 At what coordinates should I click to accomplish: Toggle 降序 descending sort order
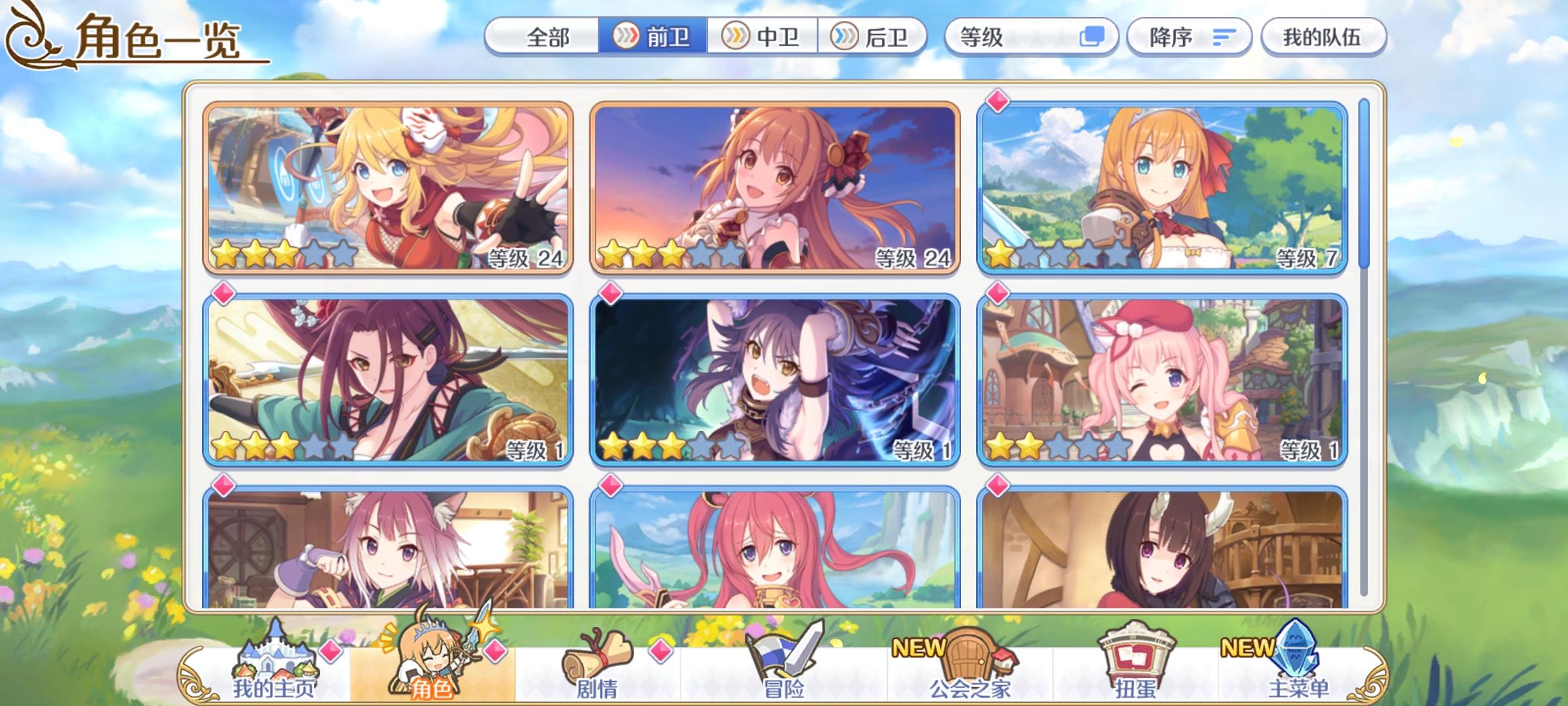point(1169,37)
